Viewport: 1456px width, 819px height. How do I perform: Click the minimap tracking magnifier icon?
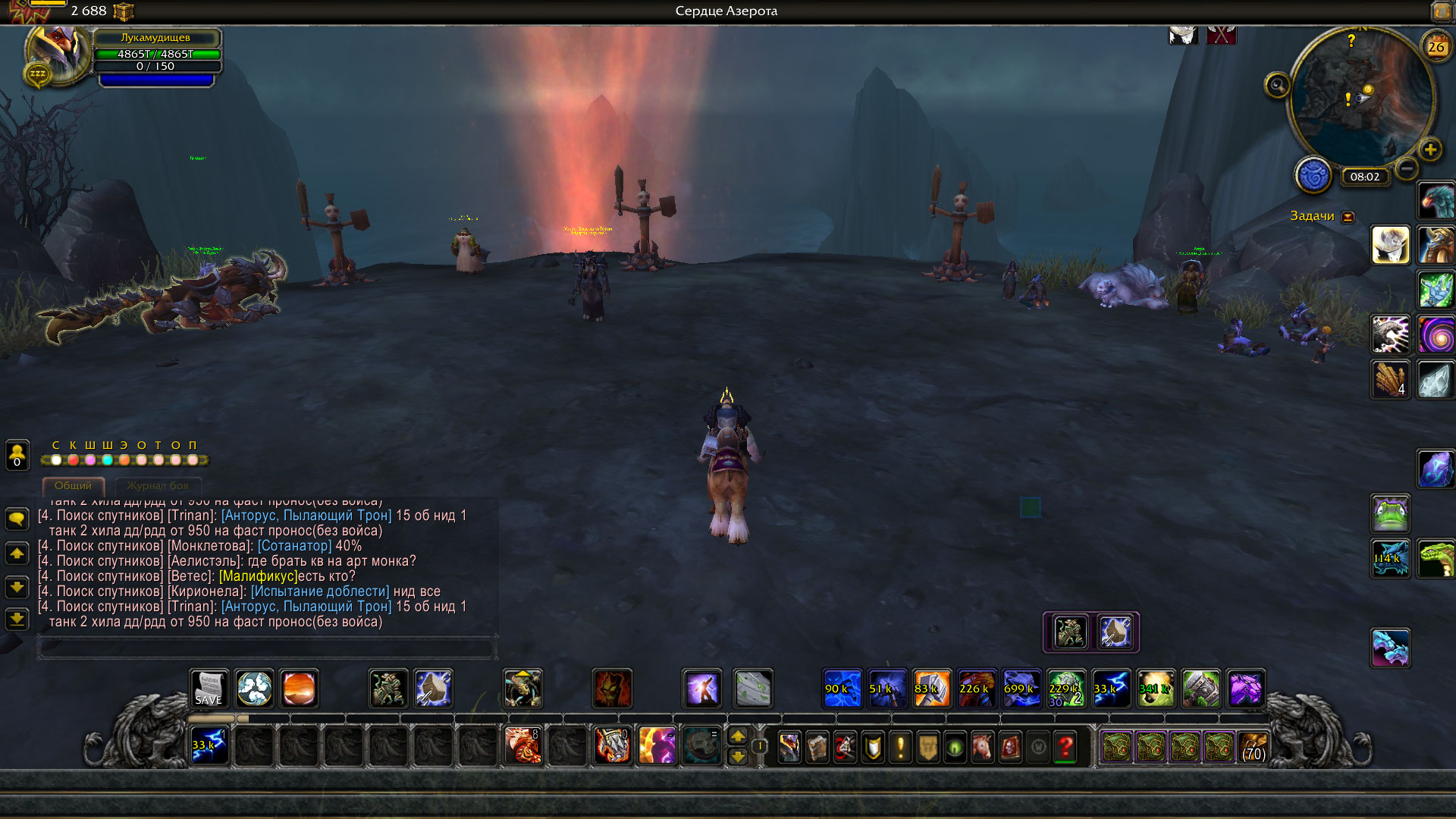tap(1277, 85)
